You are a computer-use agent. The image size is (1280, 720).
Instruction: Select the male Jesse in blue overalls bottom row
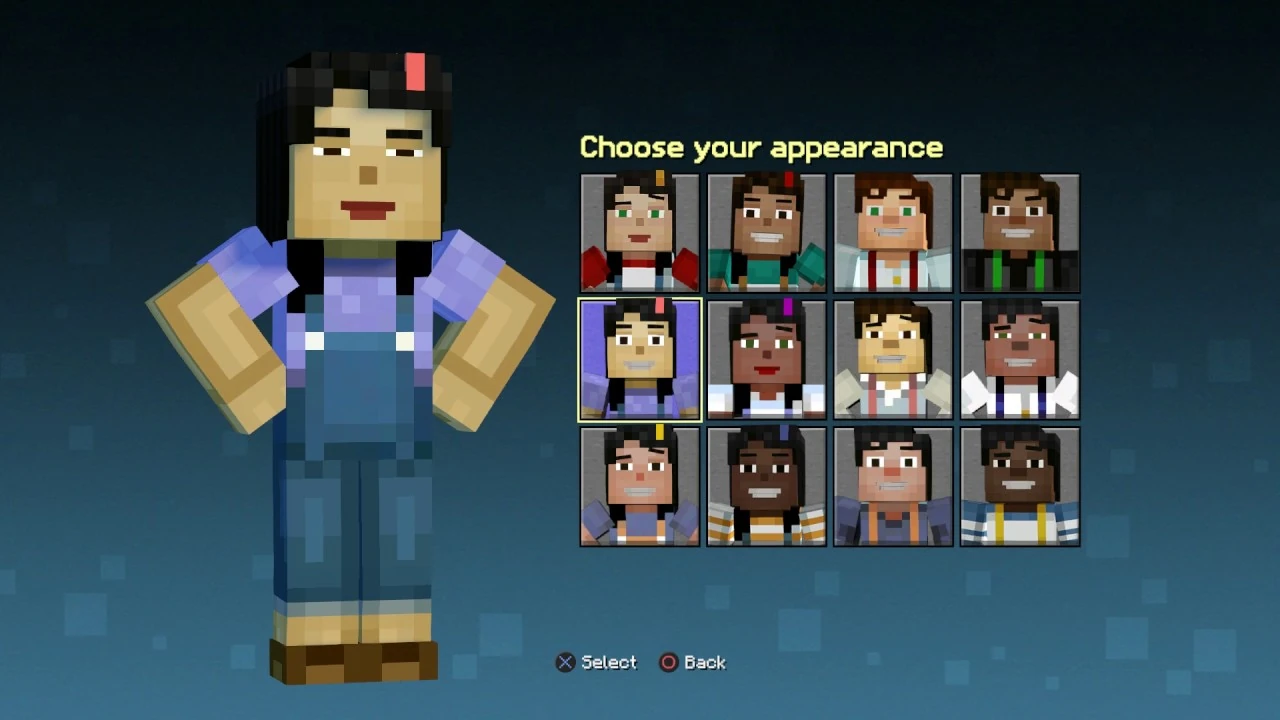[893, 486]
